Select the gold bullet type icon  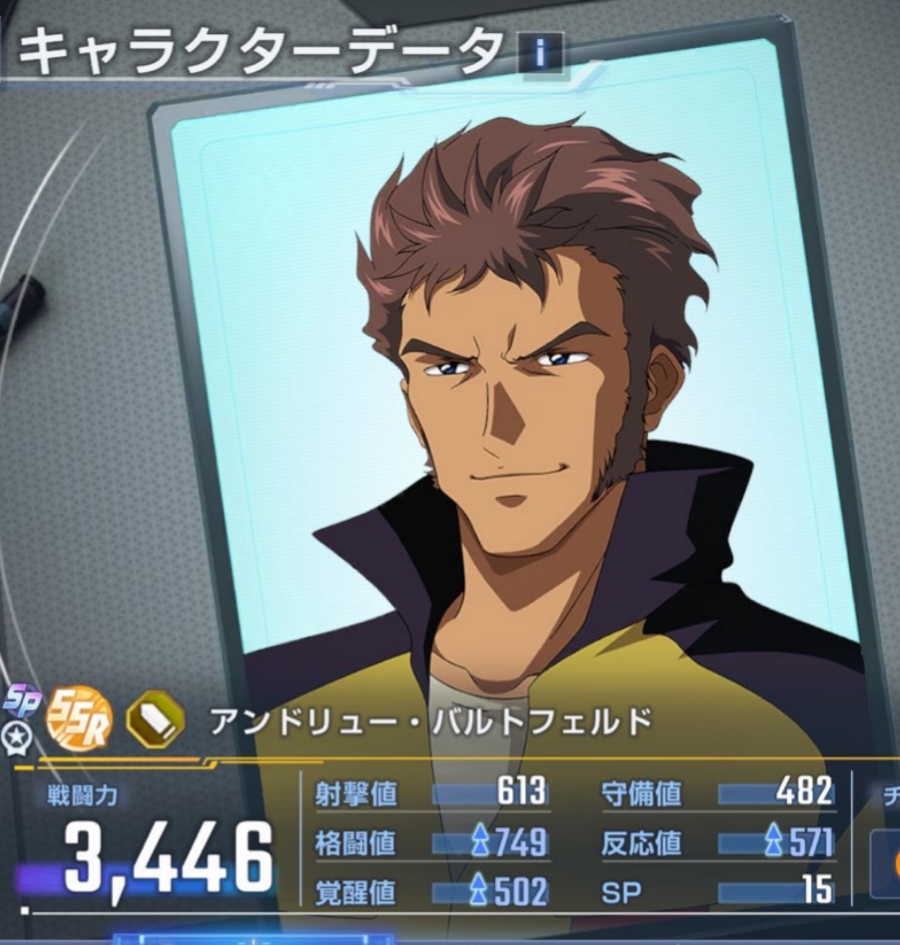155,720
